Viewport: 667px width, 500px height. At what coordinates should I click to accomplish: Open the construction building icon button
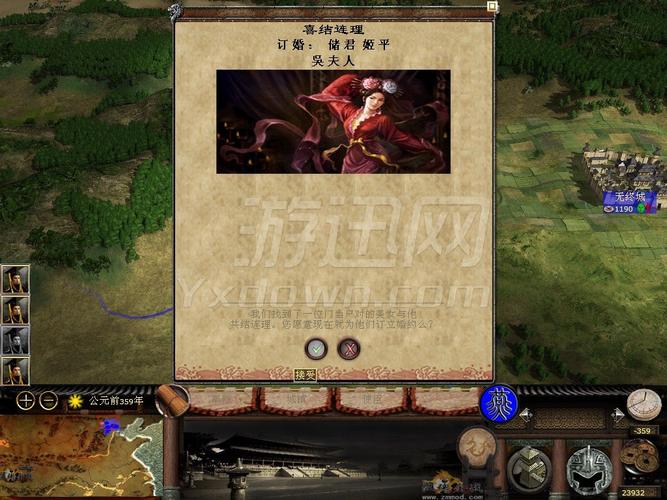click(x=527, y=468)
